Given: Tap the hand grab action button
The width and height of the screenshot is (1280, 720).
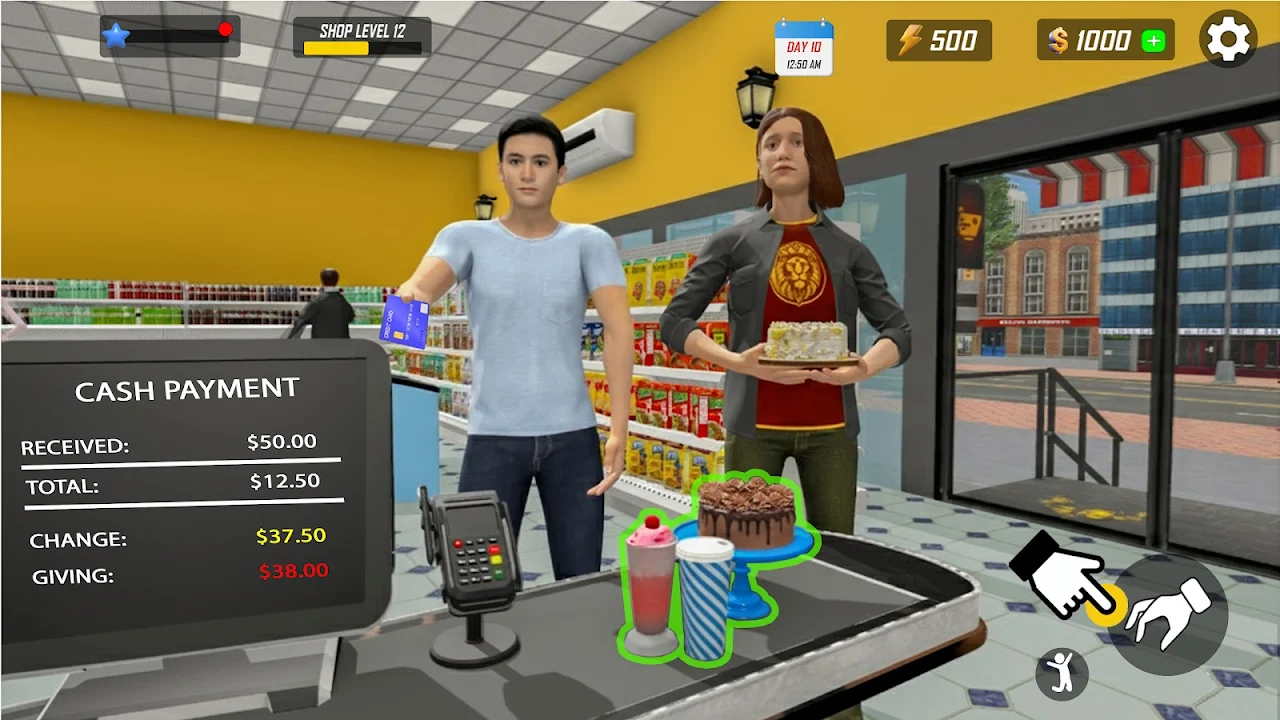Looking at the screenshot, I should [x=1168, y=613].
